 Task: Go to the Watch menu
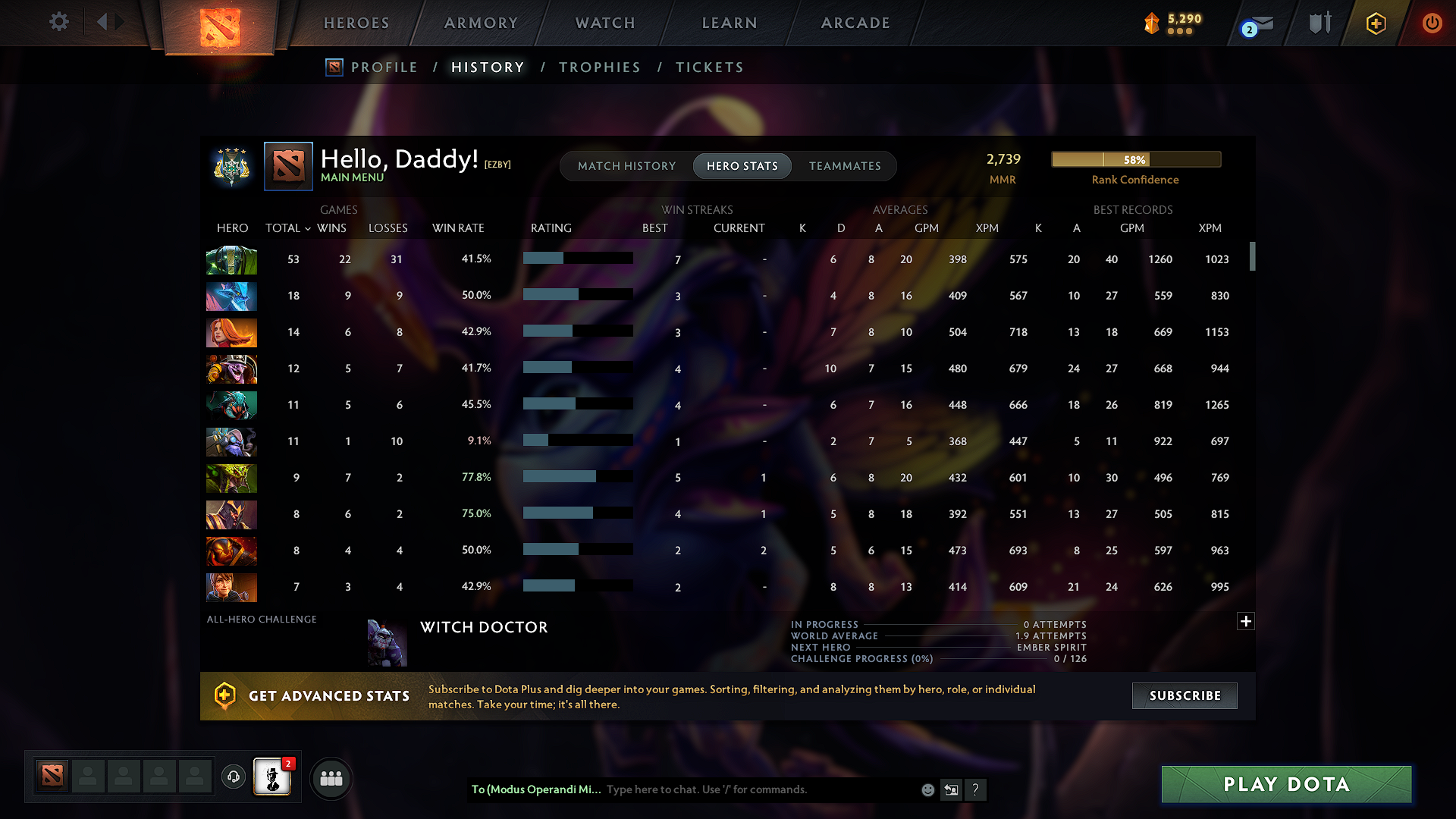(x=604, y=23)
